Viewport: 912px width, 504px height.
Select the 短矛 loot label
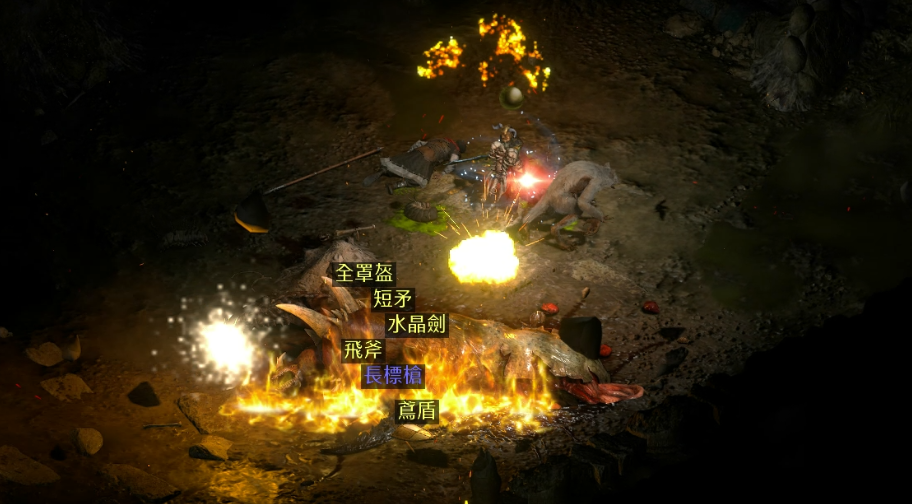392,298
